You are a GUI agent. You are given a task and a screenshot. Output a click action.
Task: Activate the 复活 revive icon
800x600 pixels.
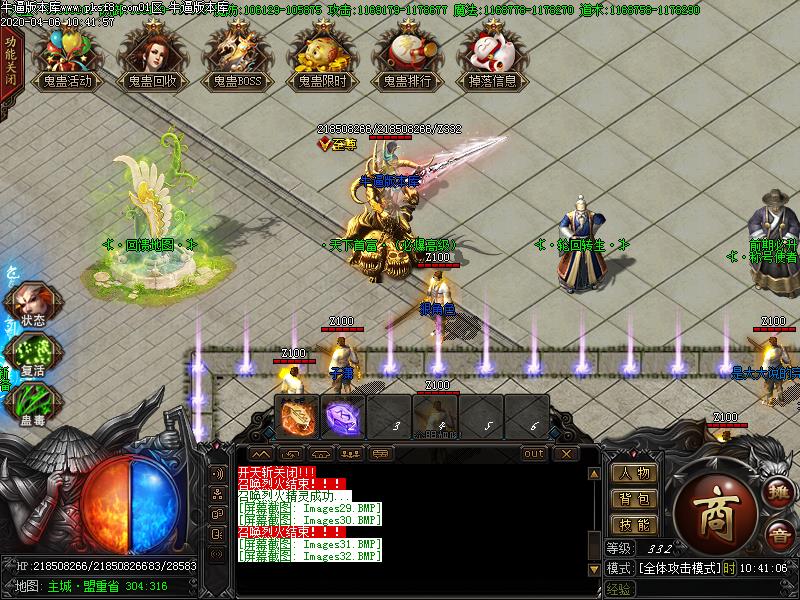33,354
